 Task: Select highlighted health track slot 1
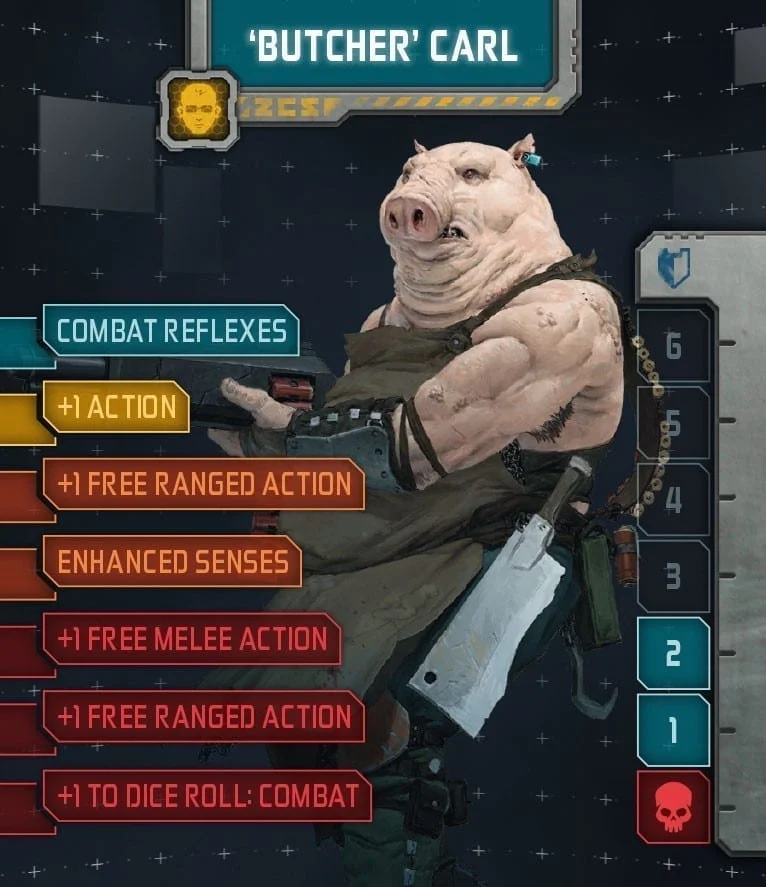[673, 730]
